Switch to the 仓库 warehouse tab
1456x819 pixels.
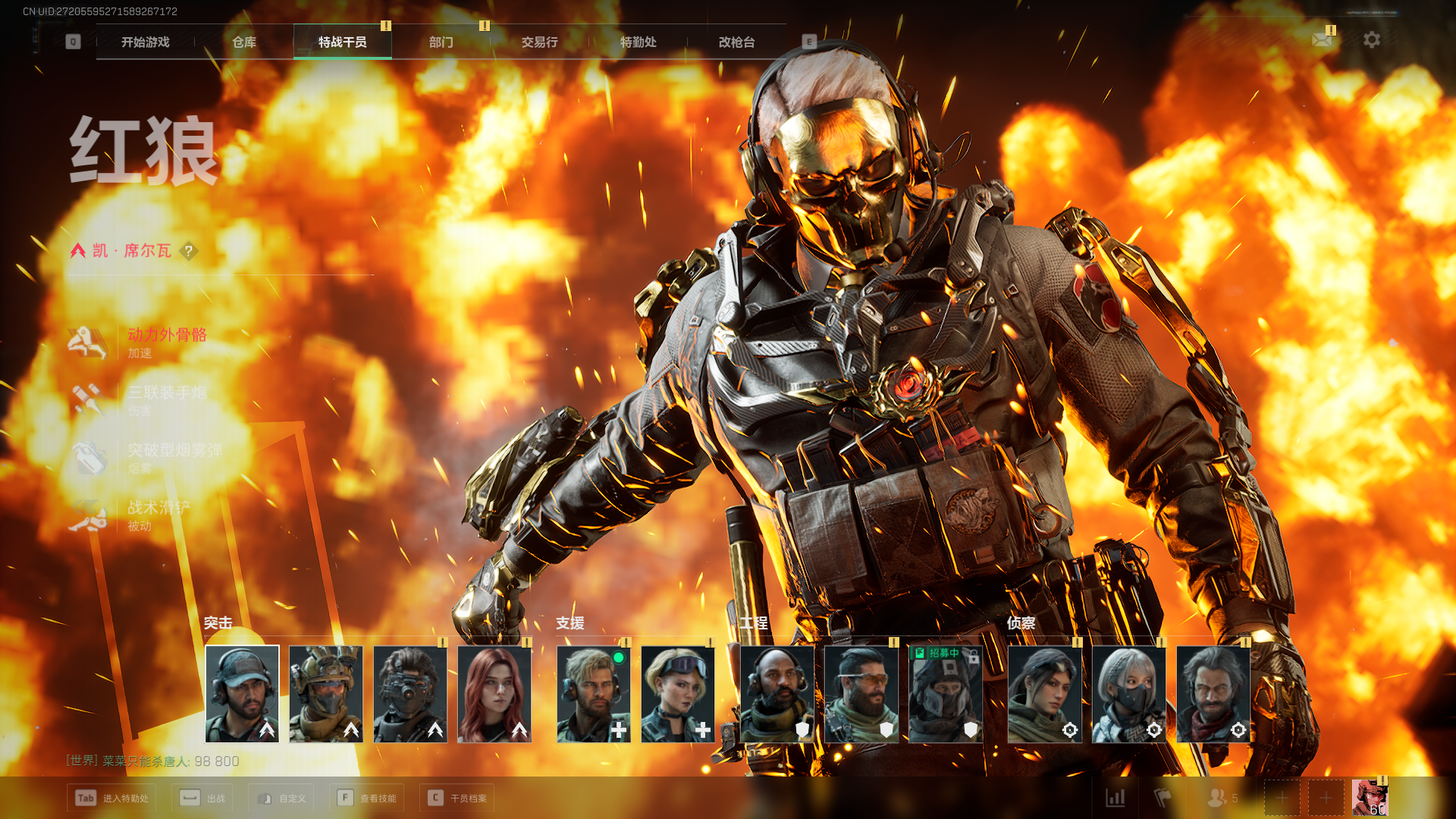(243, 42)
